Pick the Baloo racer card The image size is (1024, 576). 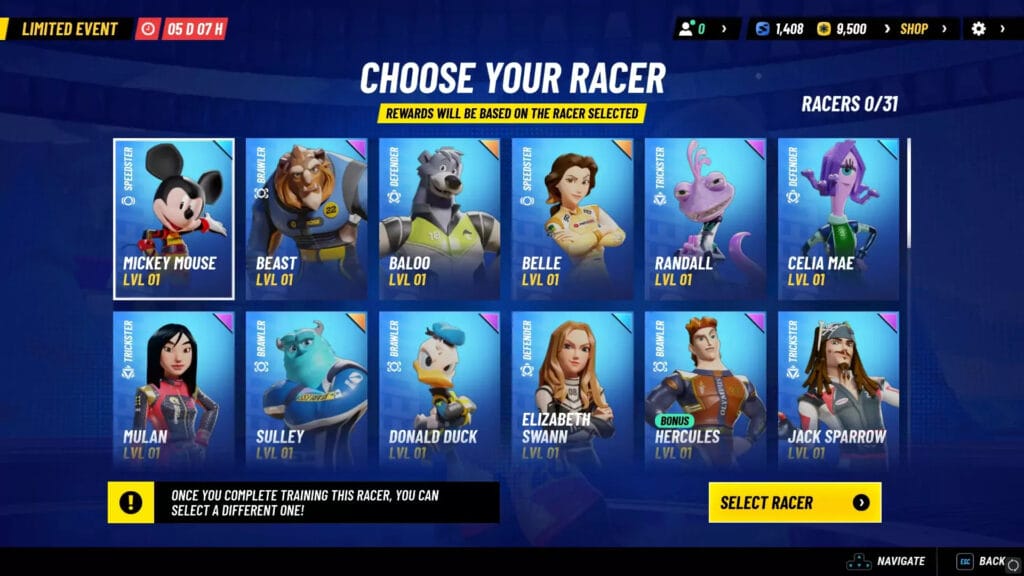439,219
